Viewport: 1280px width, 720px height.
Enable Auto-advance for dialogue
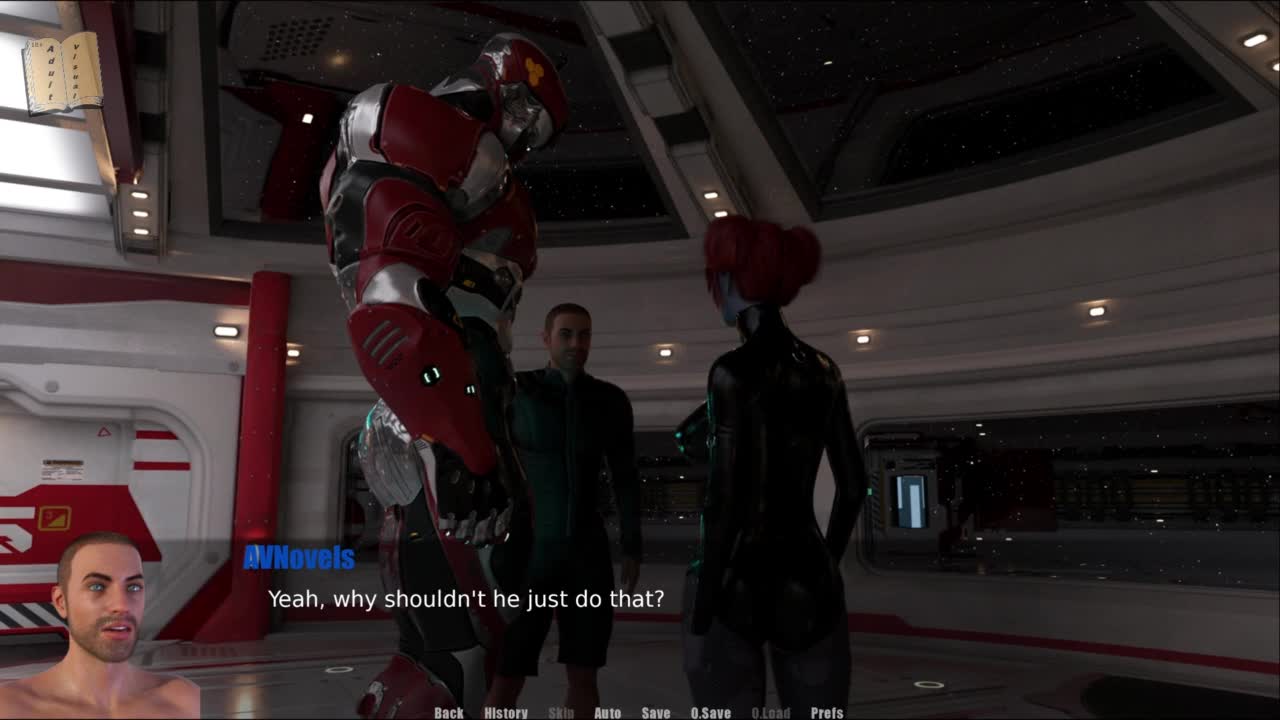click(x=607, y=712)
